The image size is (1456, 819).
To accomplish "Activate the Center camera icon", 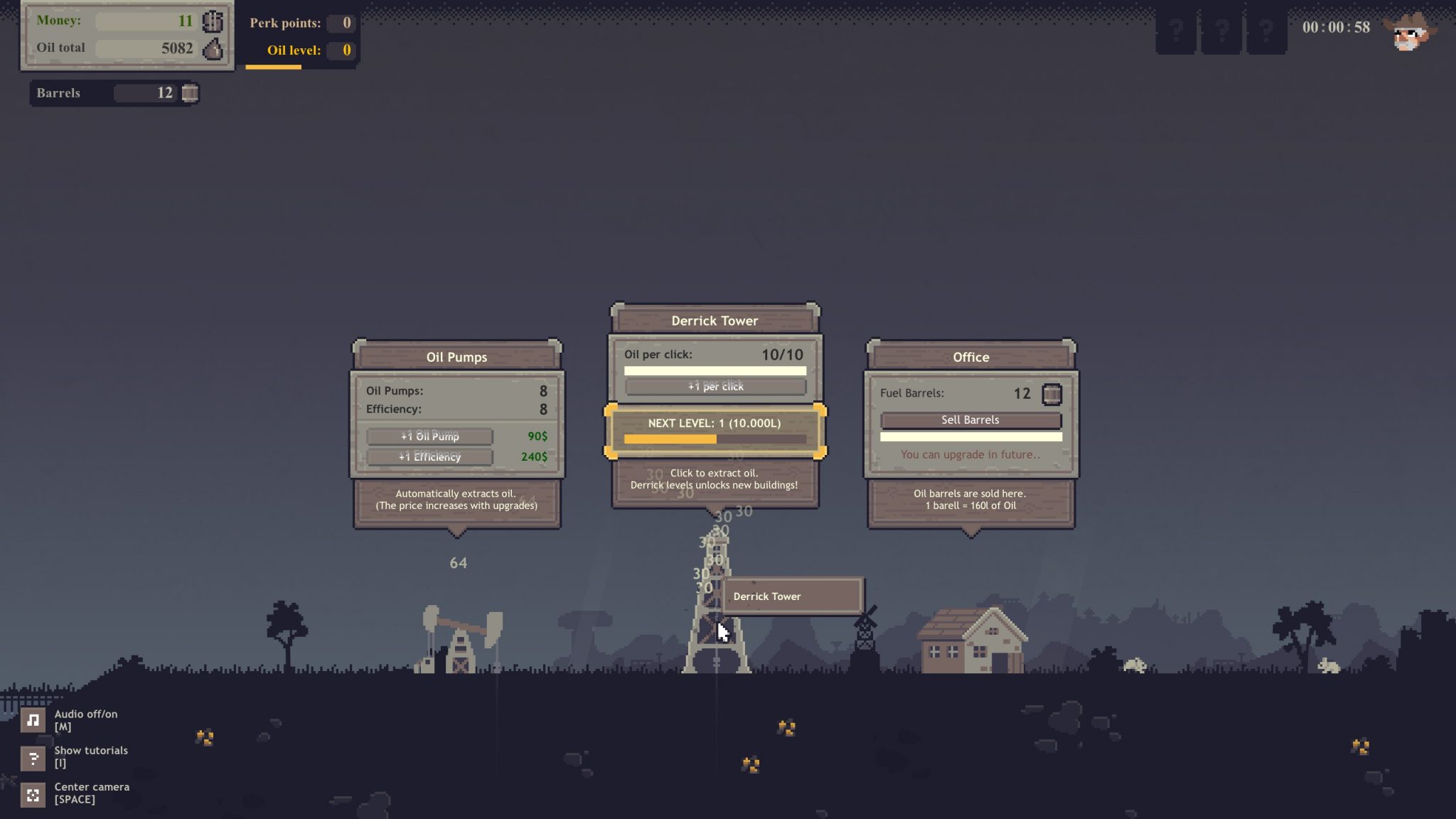I will (x=33, y=793).
